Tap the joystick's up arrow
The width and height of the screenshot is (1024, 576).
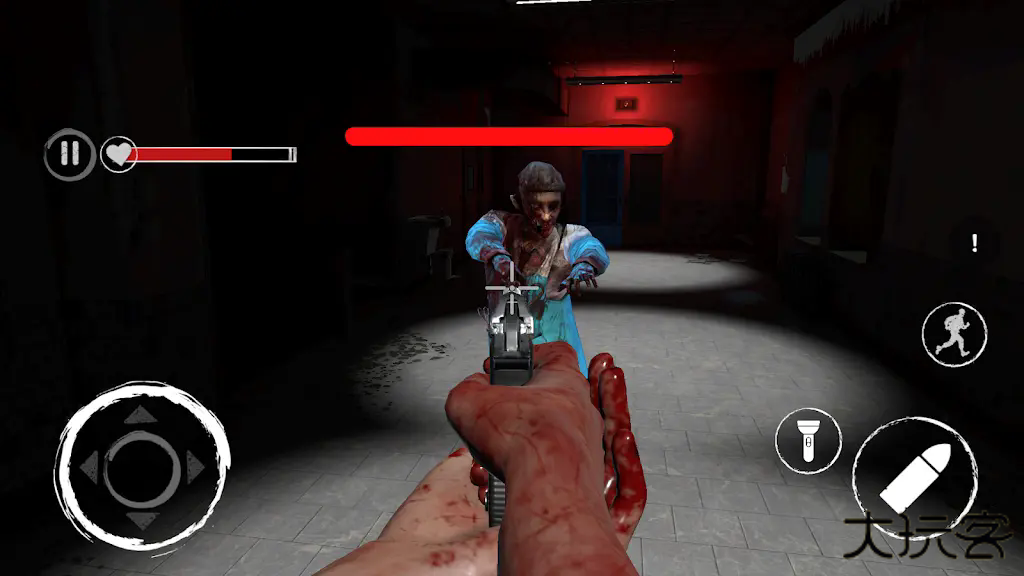pyautogui.click(x=142, y=414)
